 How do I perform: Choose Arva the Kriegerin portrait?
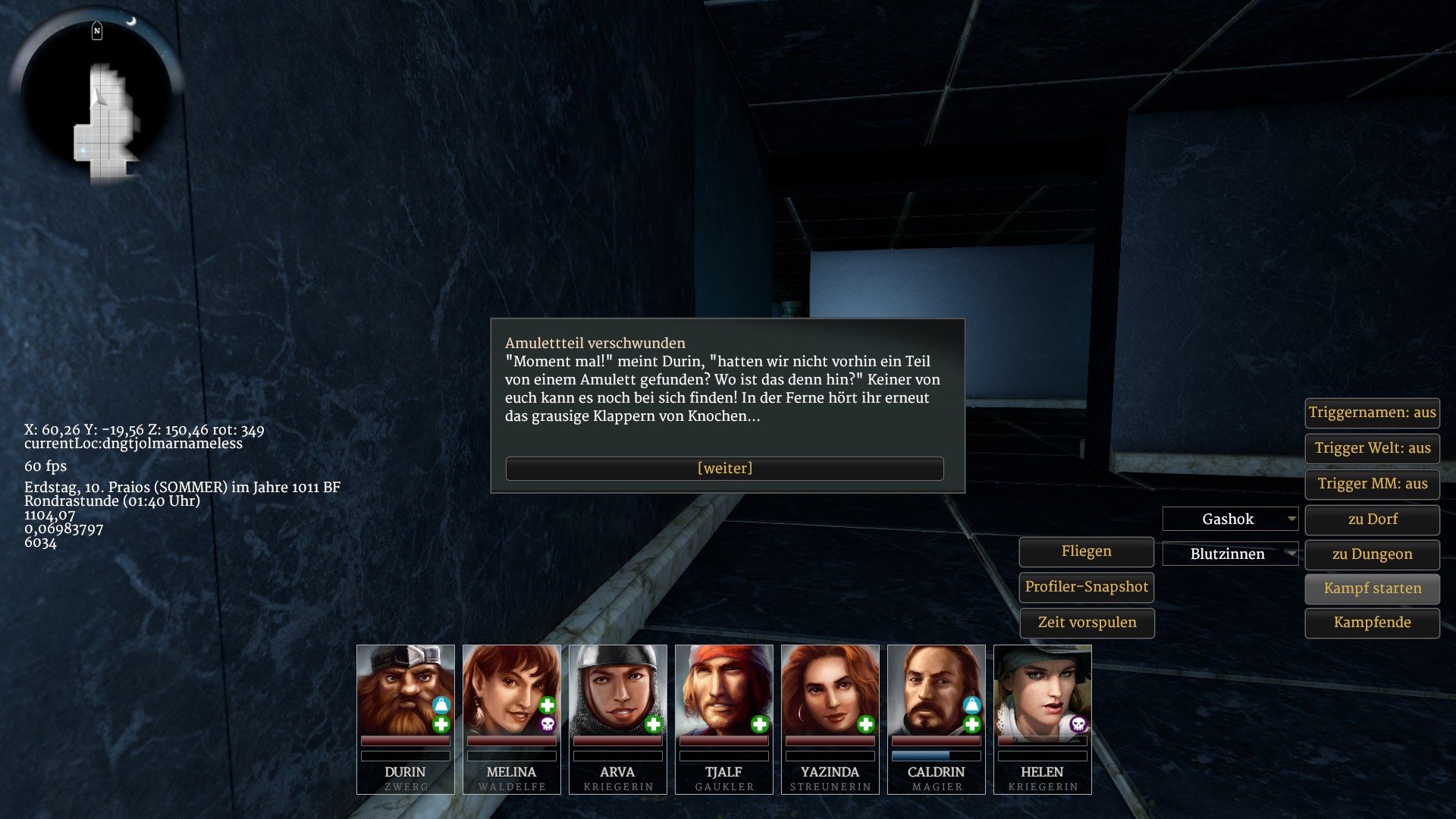pos(617,690)
